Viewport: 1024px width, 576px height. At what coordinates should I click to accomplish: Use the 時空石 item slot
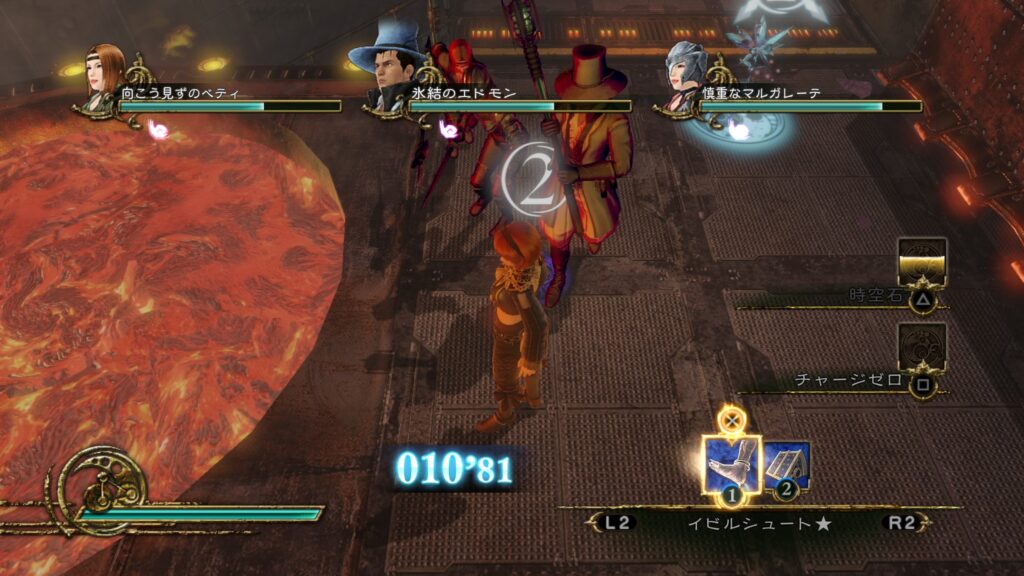point(922,262)
